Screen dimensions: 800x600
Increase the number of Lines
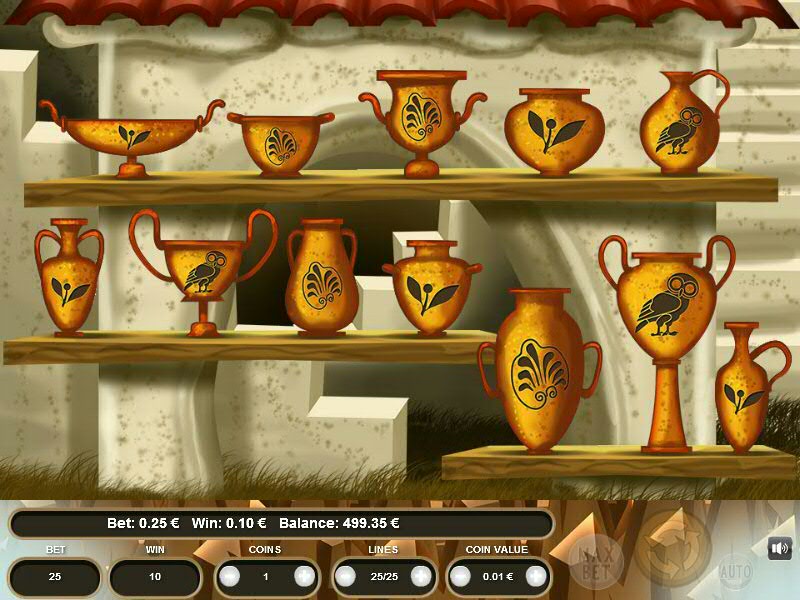(421, 576)
